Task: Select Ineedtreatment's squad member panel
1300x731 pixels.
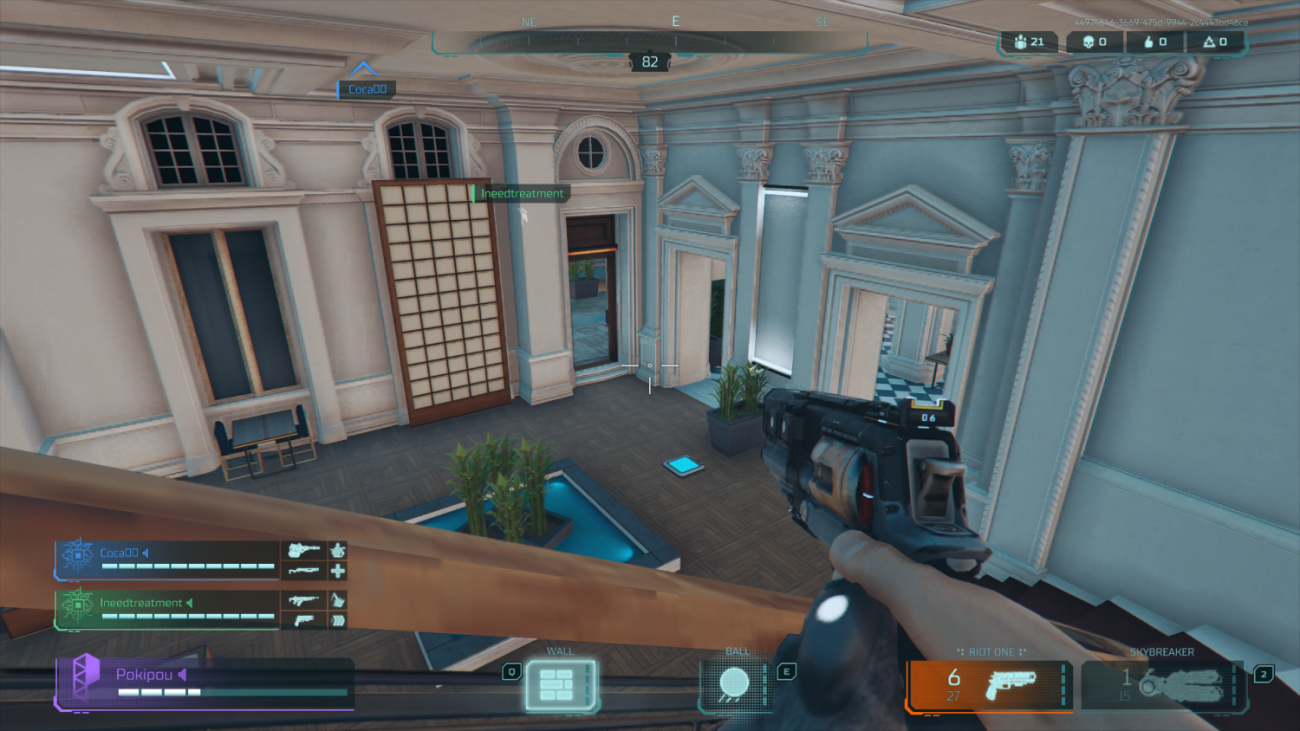Action: 200,610
